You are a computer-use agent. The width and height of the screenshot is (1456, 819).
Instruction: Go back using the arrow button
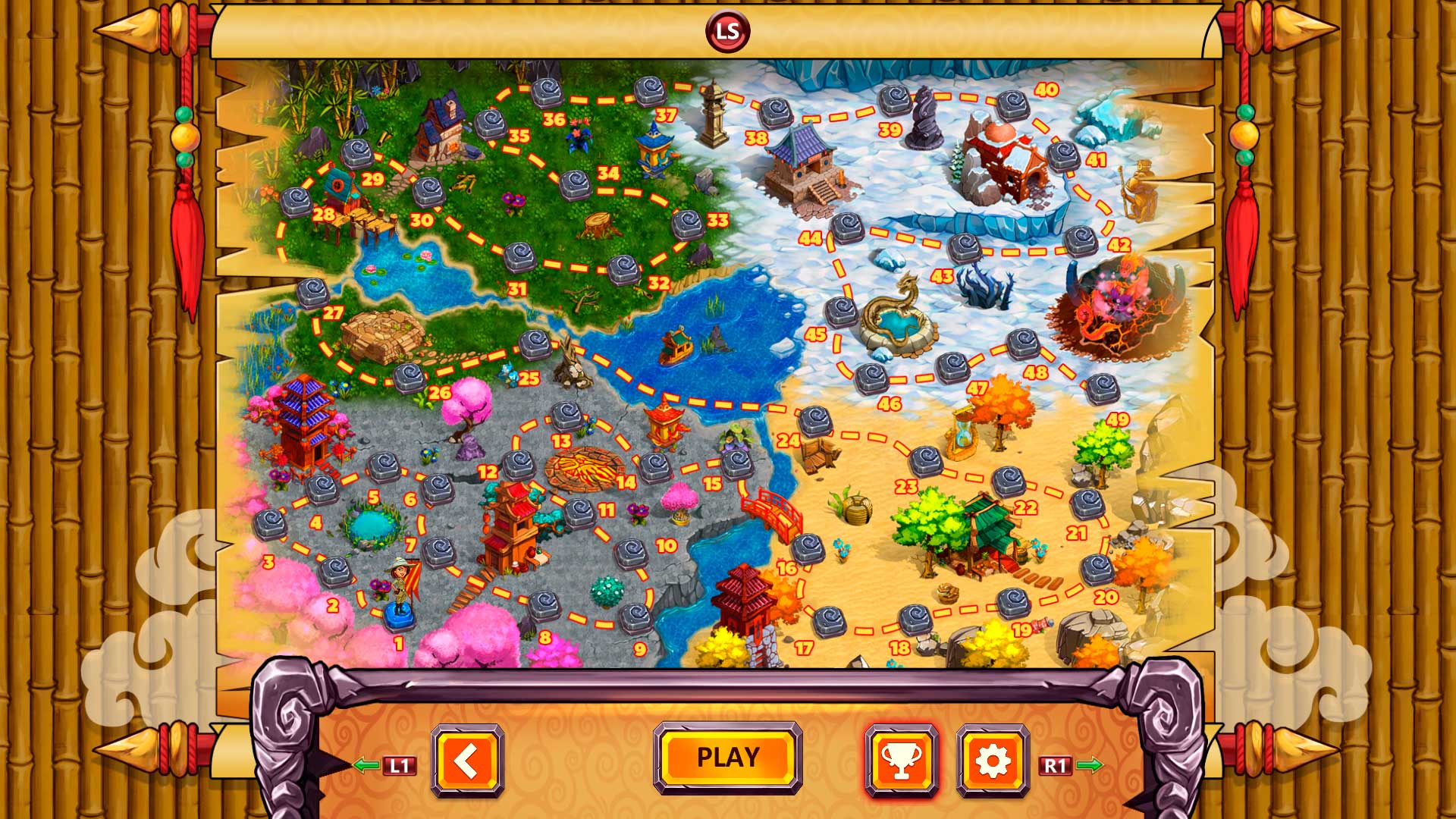click(x=469, y=758)
